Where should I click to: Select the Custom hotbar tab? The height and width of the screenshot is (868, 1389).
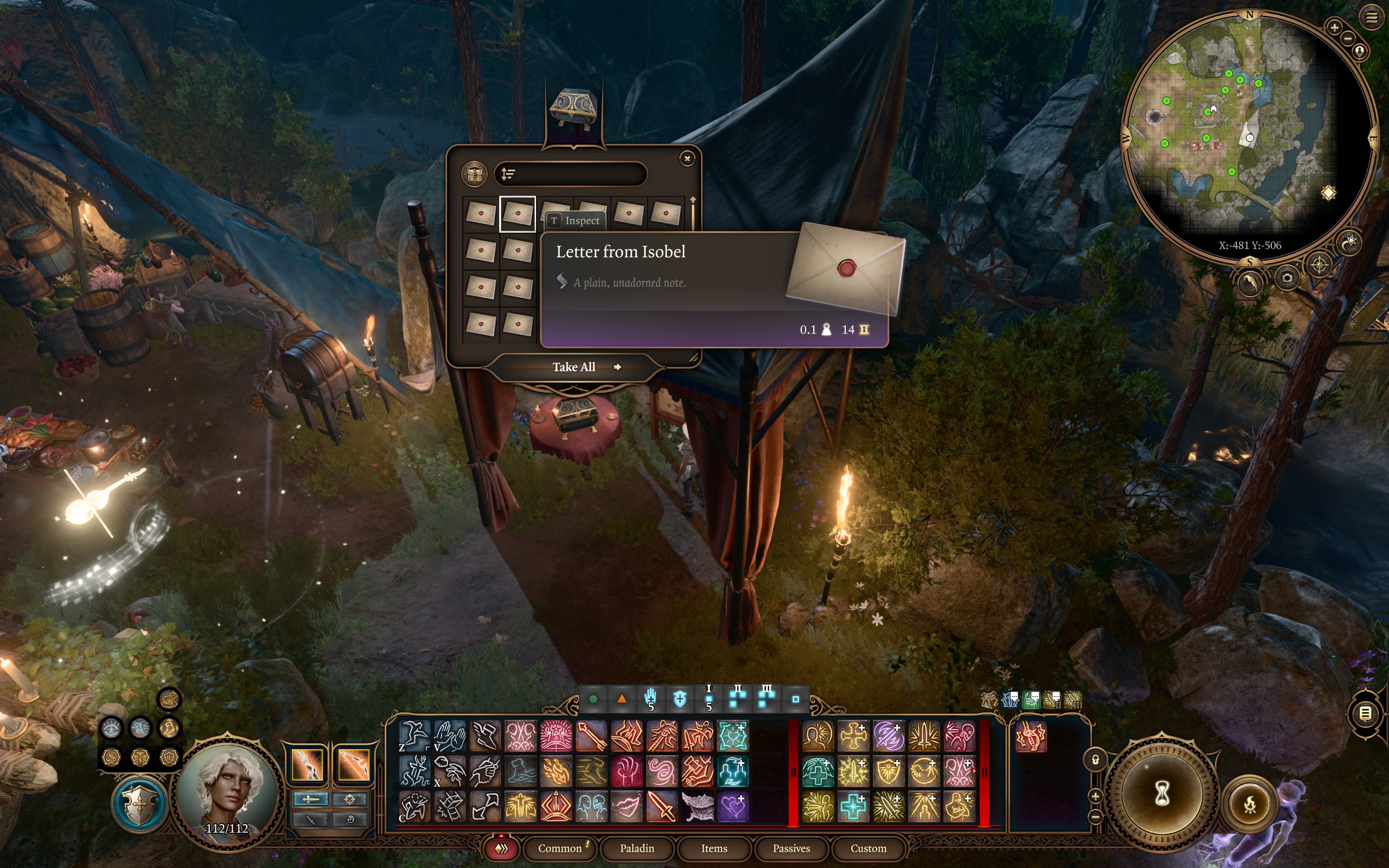pyautogui.click(x=868, y=848)
